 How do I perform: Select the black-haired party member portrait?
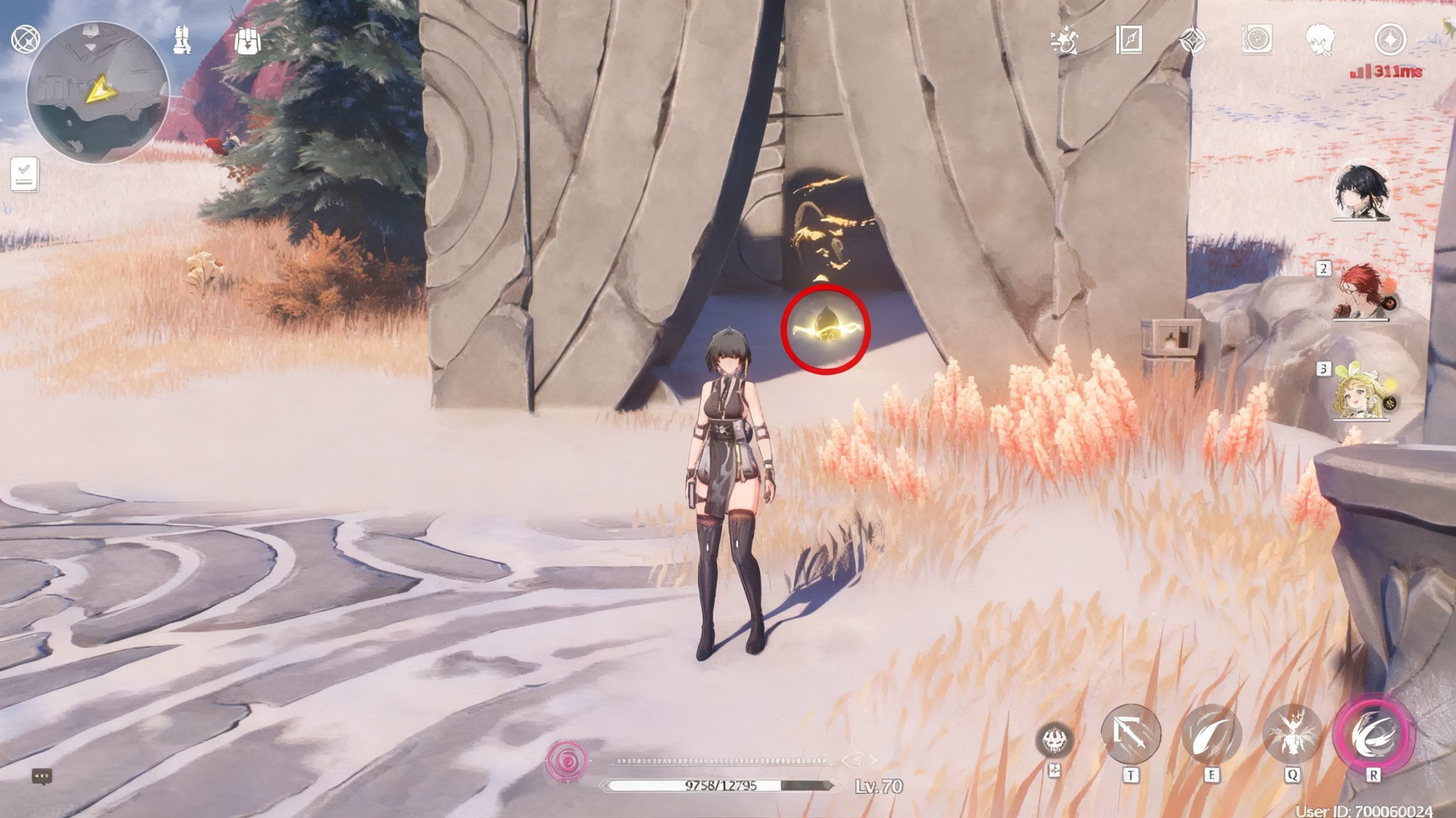click(x=1362, y=192)
